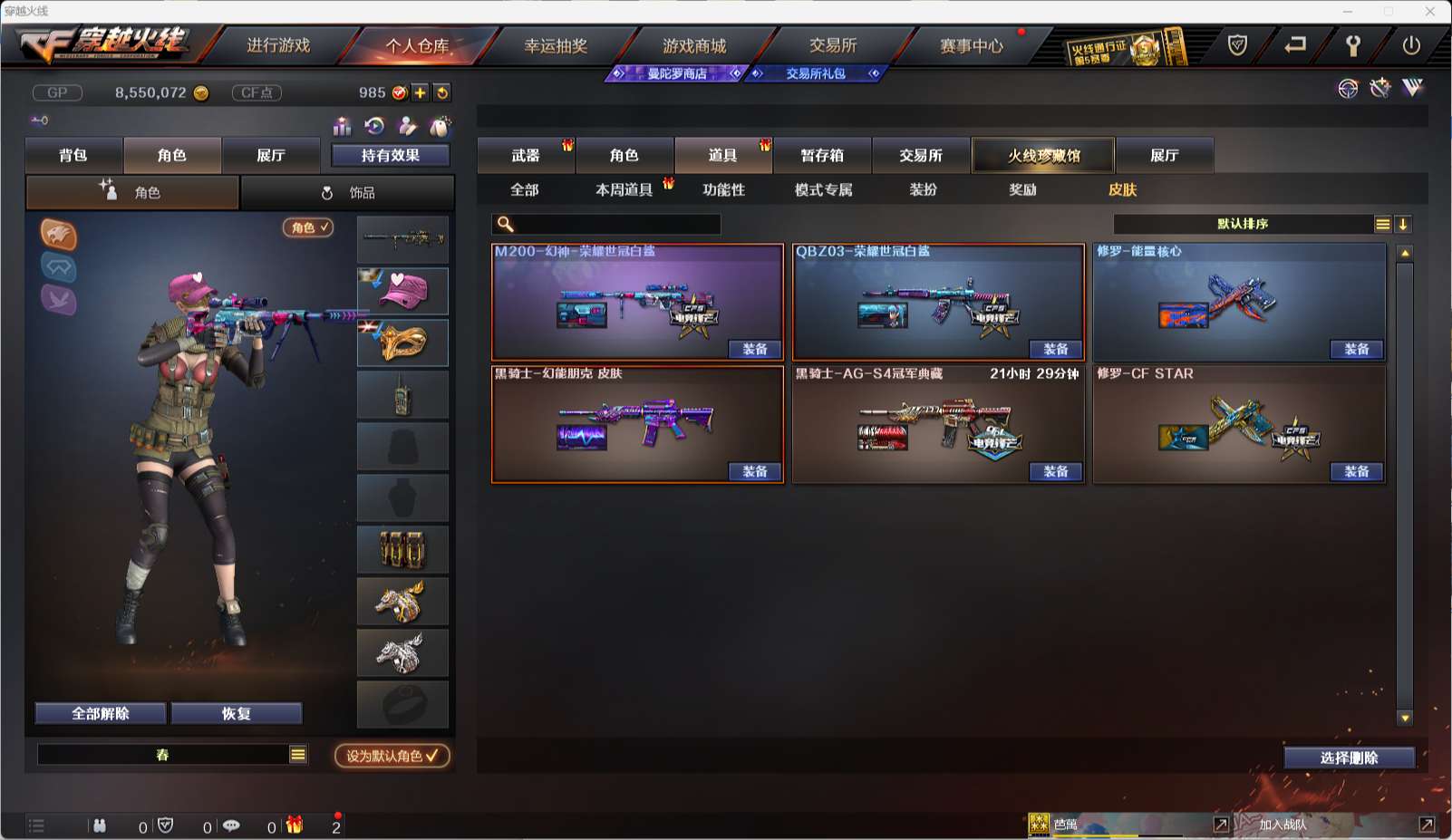Check the 设为默认角色 checkbox
The image size is (1452, 840).
point(432,757)
